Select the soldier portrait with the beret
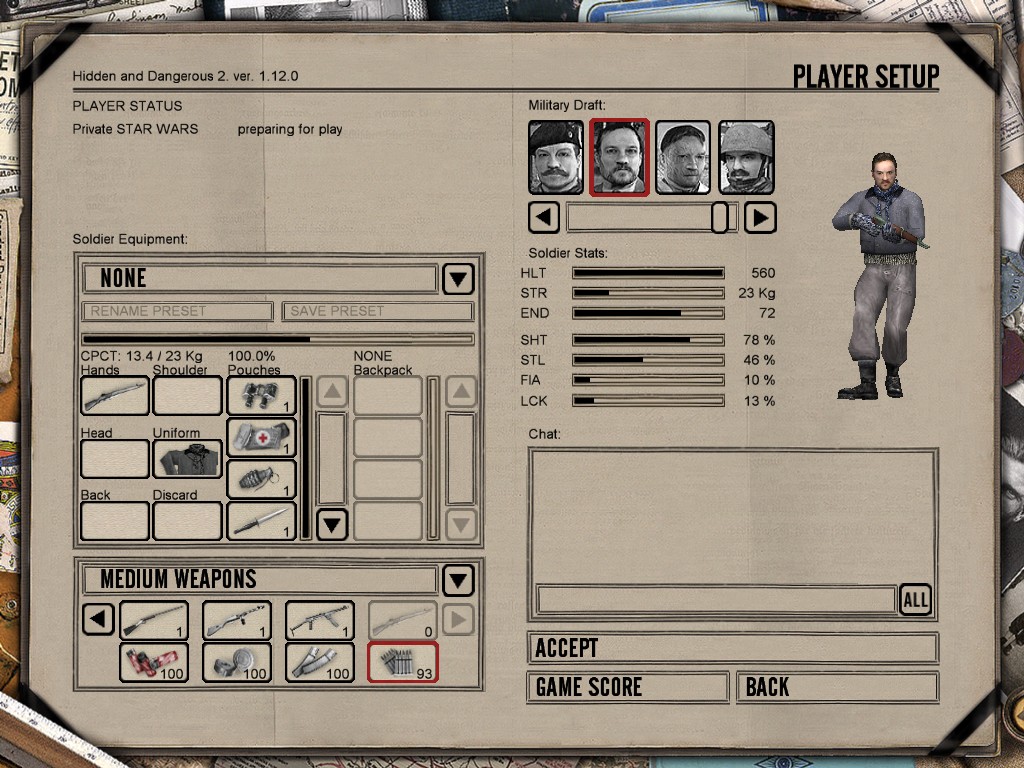The height and width of the screenshot is (768, 1024). pos(555,158)
